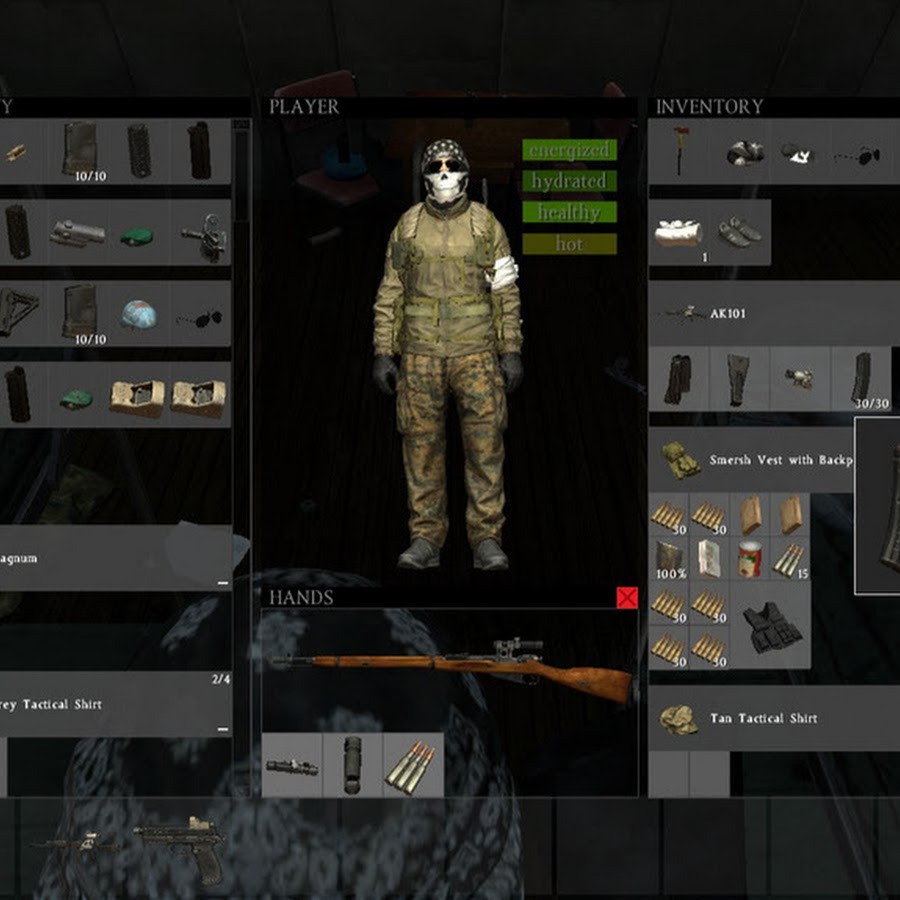Pick the white paper item in vest
The width and height of the screenshot is (900, 900).
point(709,559)
